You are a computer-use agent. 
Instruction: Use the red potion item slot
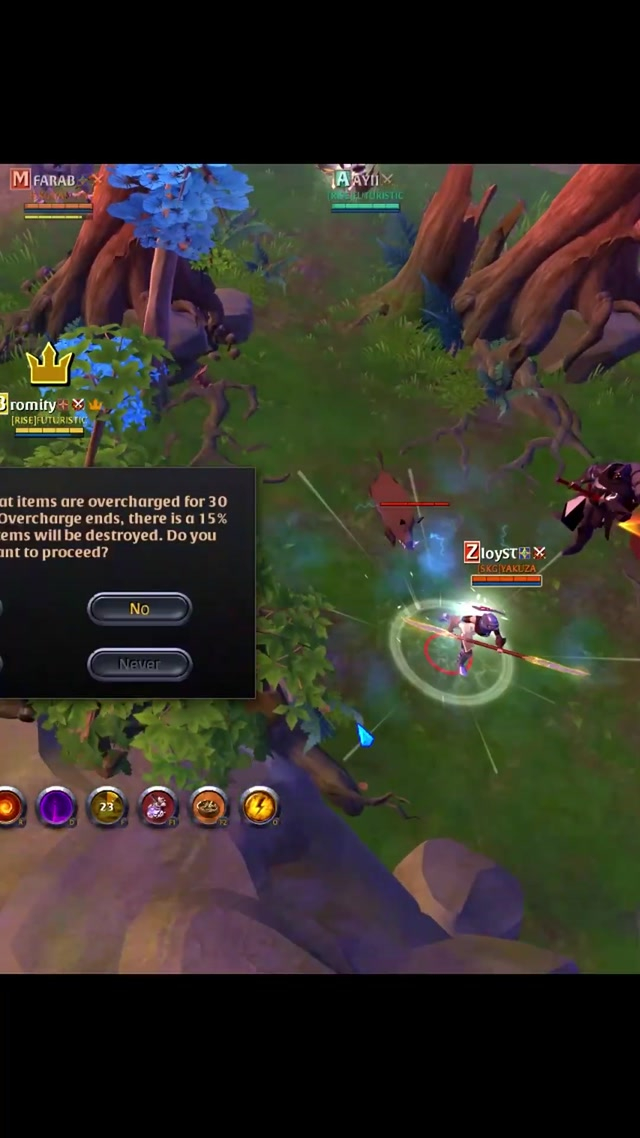[158, 806]
